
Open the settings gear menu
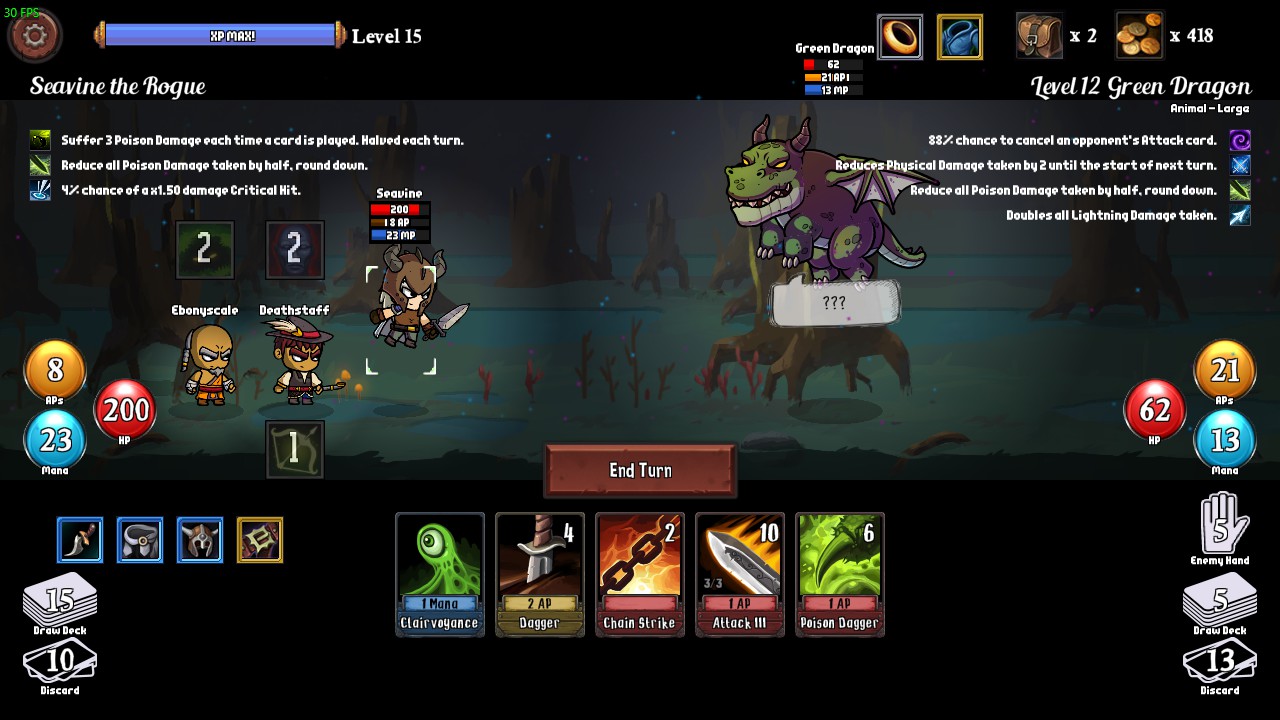[33, 35]
